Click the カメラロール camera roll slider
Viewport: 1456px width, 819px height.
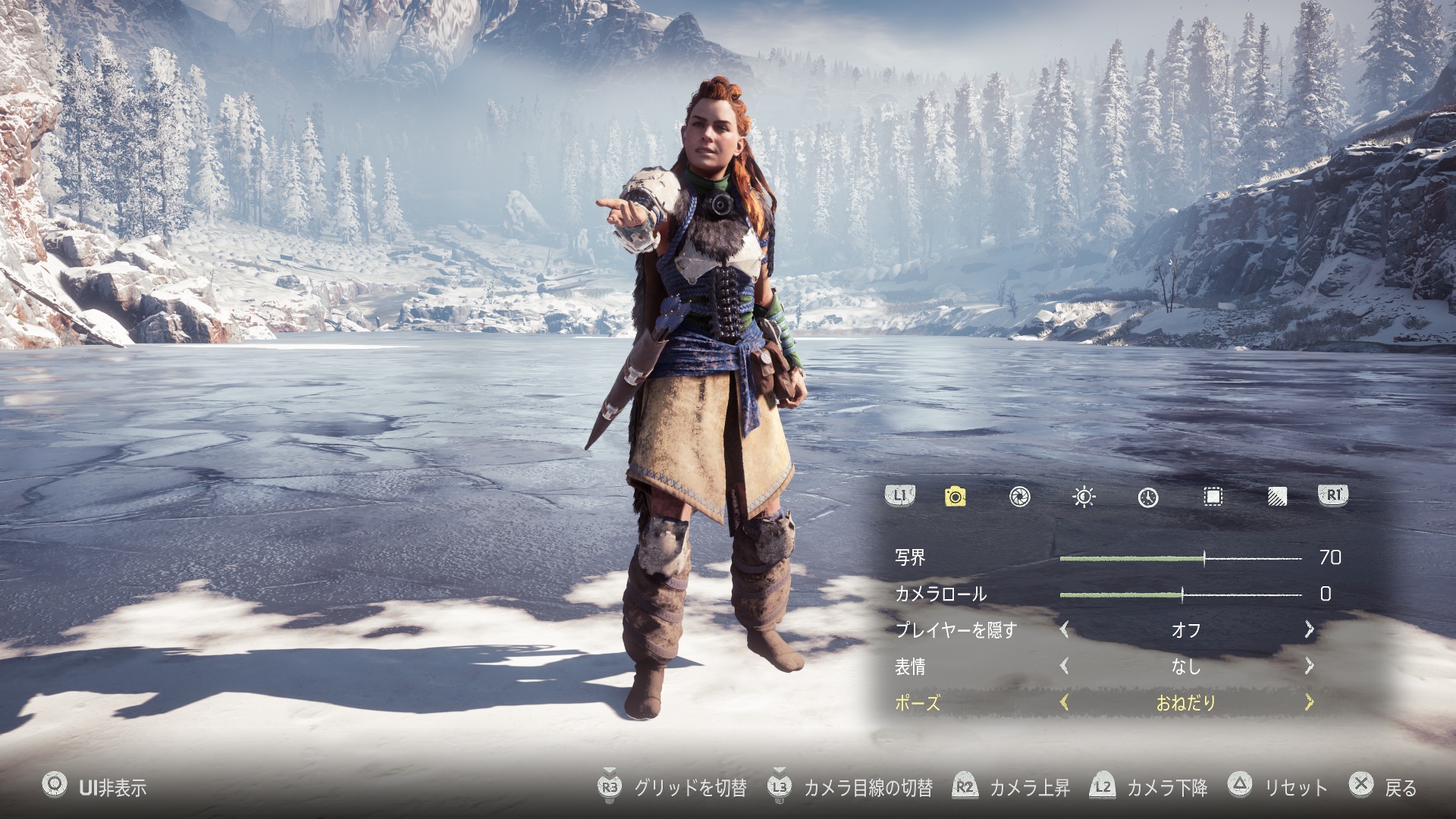click(1180, 595)
